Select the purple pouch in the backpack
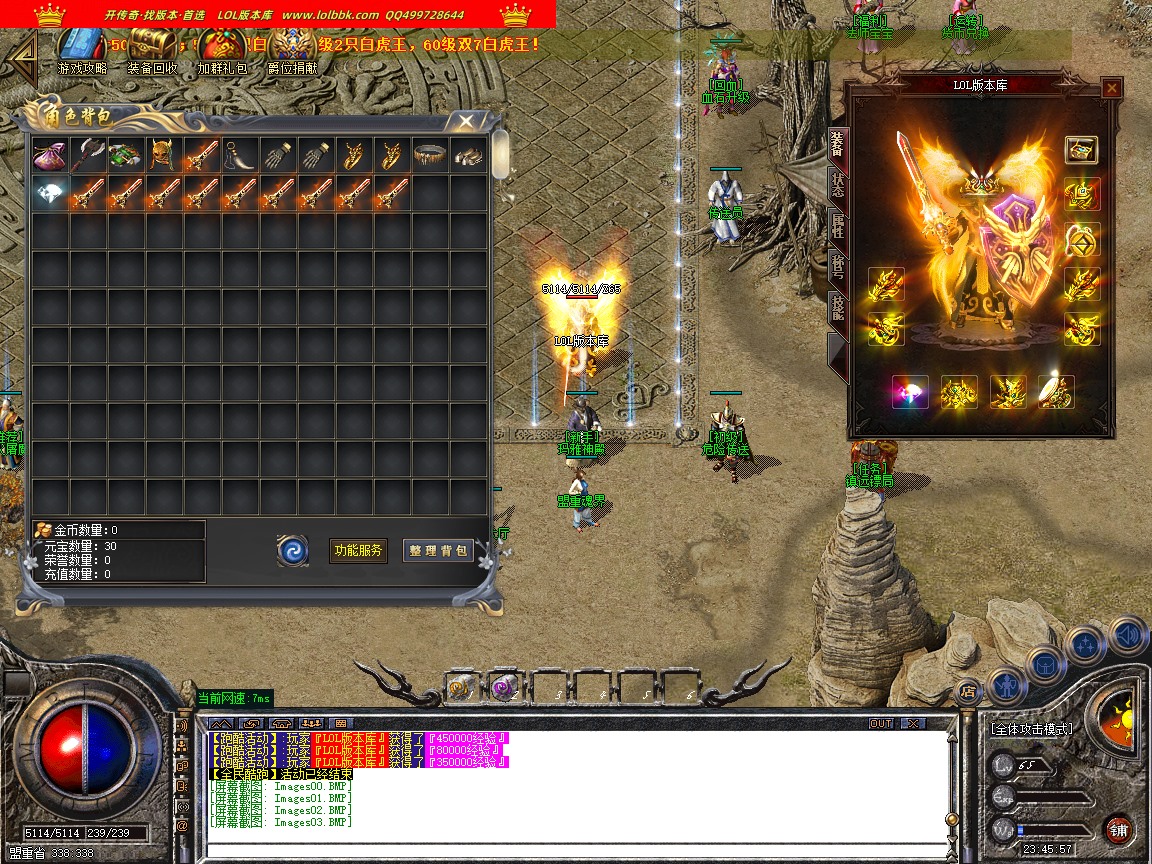 (x=49, y=156)
